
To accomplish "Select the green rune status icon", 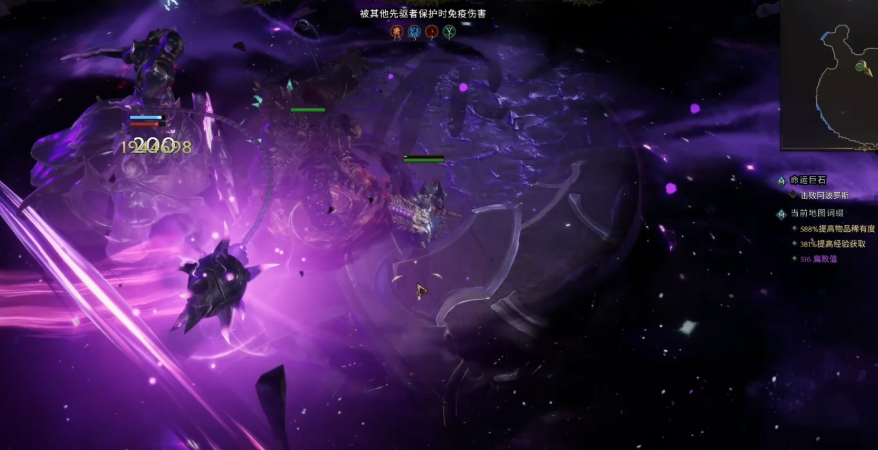I will coord(449,32).
